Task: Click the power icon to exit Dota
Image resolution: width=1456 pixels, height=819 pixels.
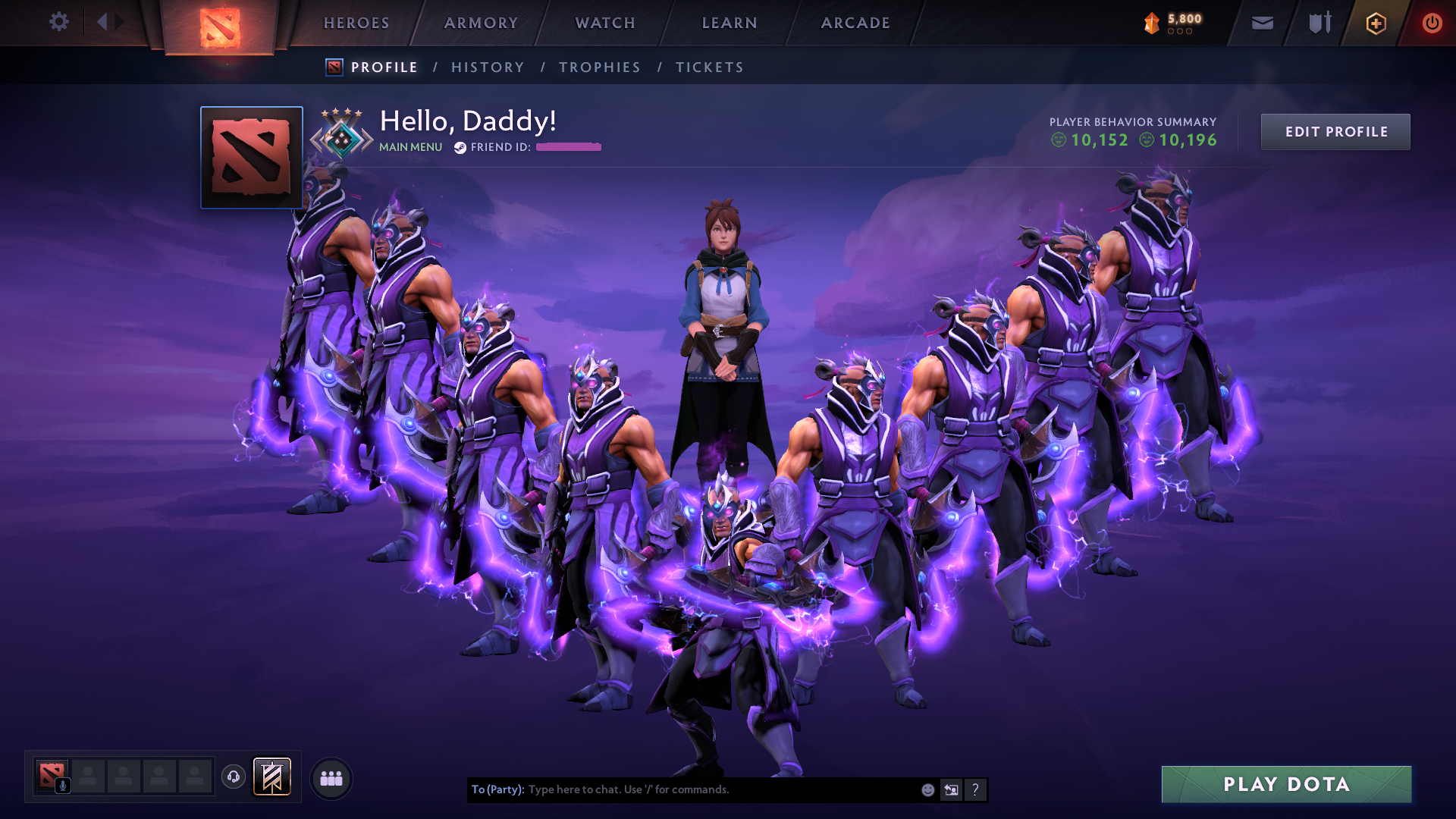Action: [x=1432, y=23]
